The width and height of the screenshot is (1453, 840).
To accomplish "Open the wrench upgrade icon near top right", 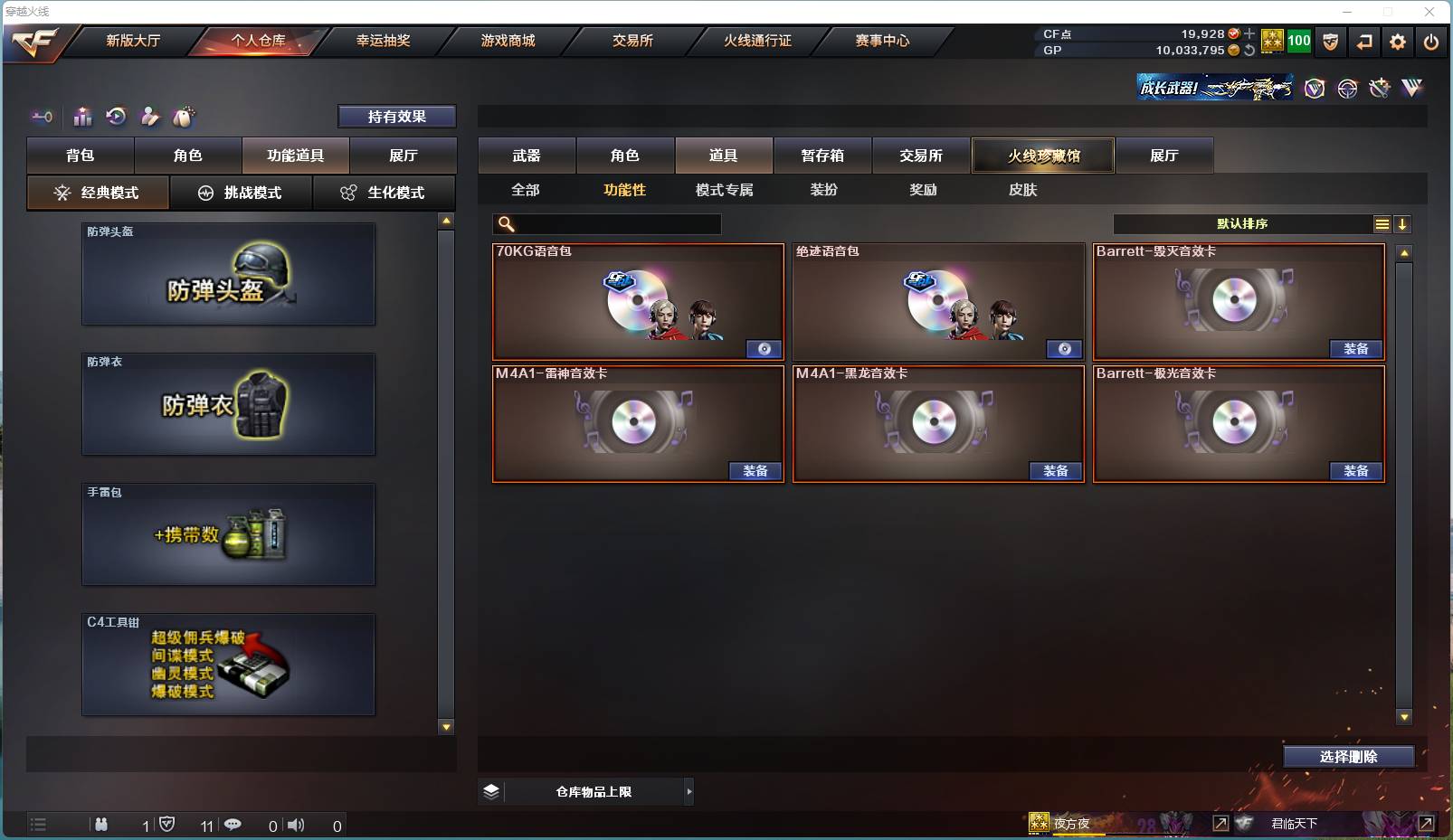I will point(1379,88).
